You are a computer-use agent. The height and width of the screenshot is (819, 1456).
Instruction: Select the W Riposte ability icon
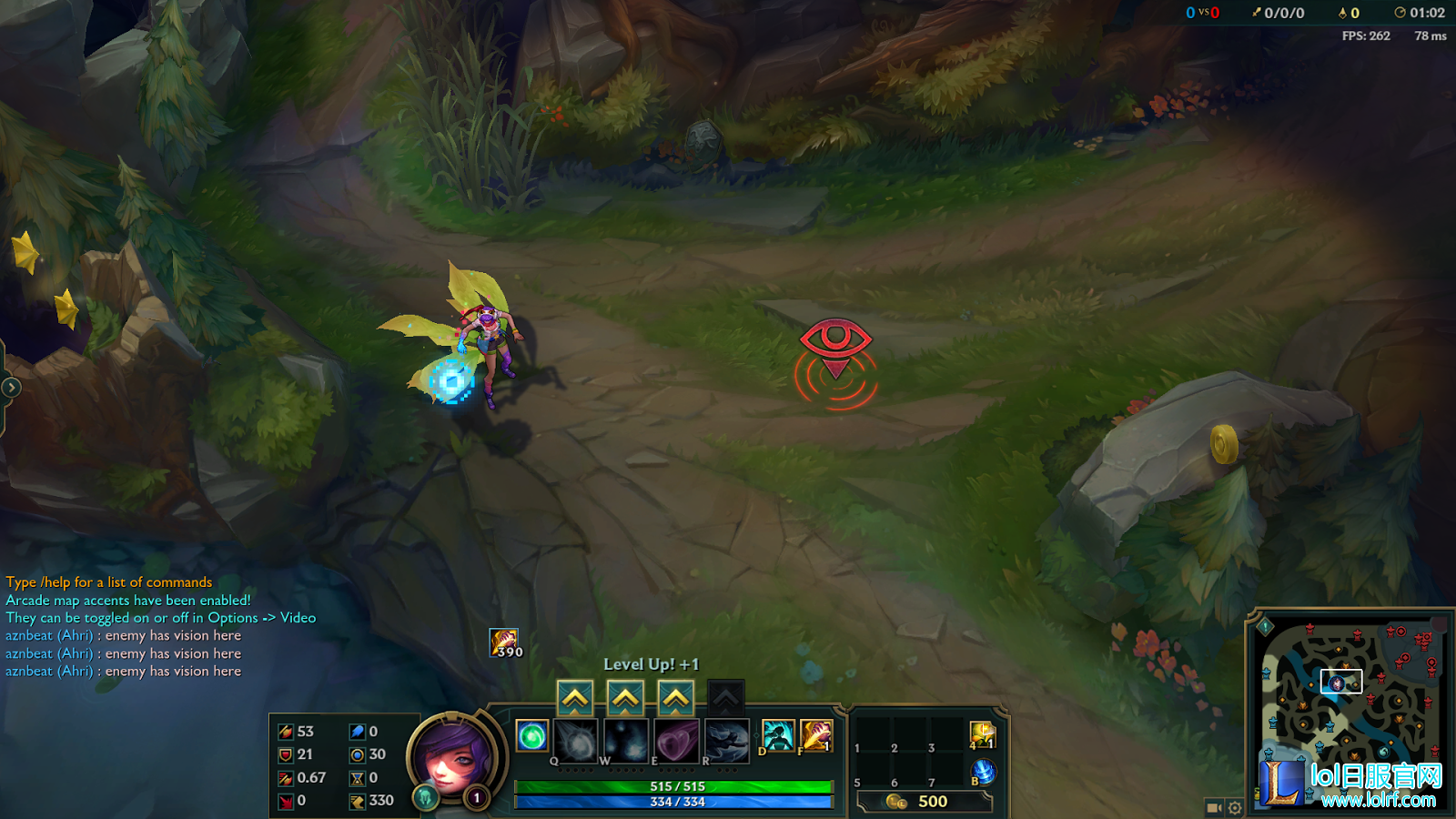626,739
